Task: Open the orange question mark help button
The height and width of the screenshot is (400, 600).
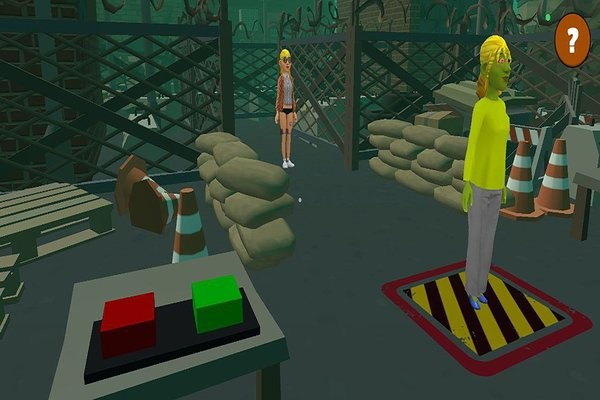Action: tap(572, 41)
